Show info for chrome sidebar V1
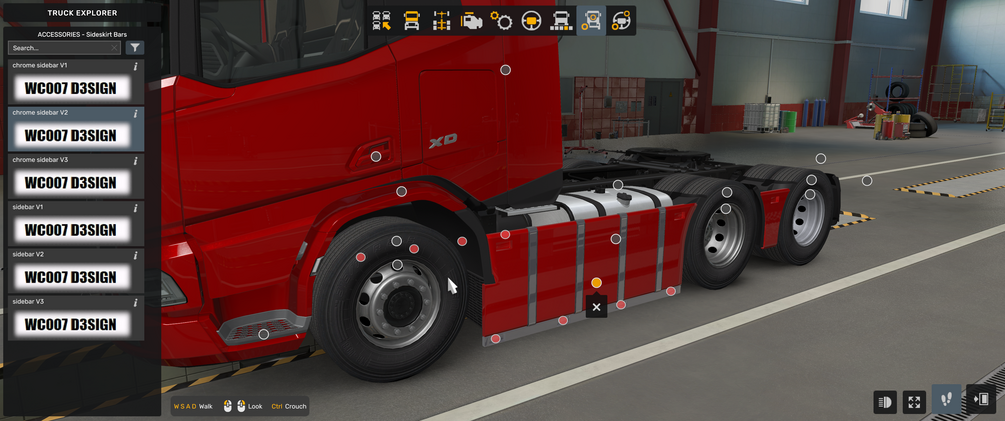Image resolution: width=1005 pixels, height=421 pixels. [x=135, y=66]
